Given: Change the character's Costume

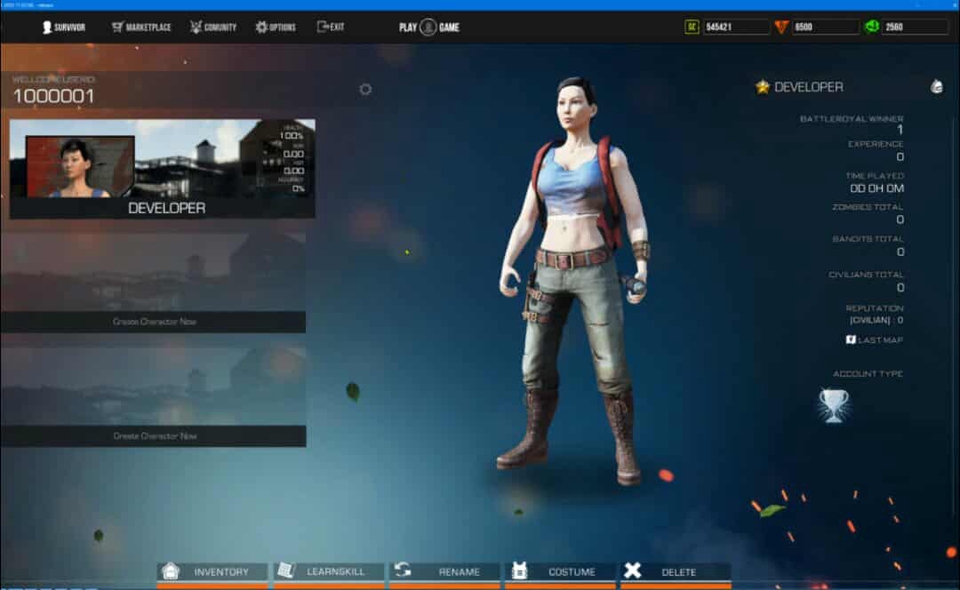Looking at the screenshot, I should click(x=562, y=572).
